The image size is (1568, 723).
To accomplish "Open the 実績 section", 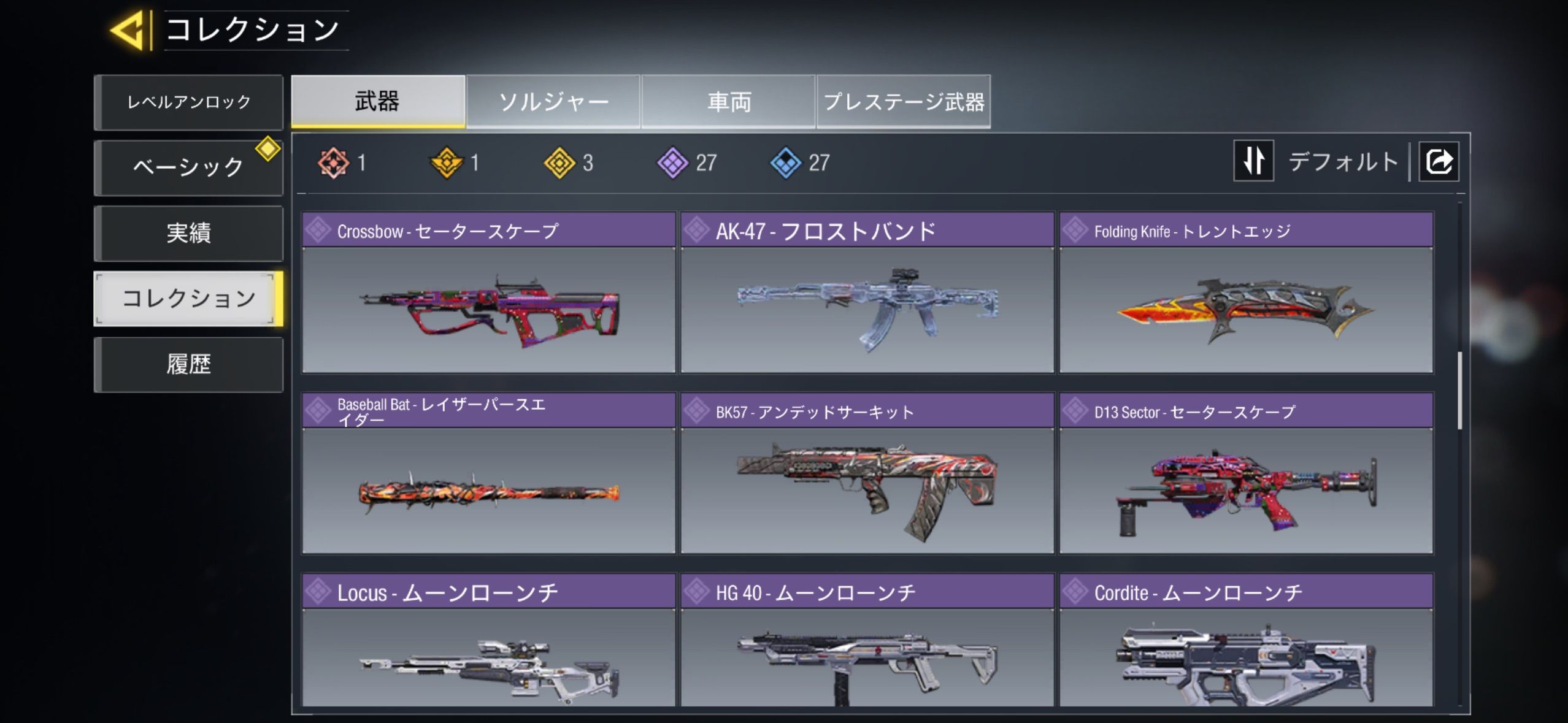I will click(188, 233).
